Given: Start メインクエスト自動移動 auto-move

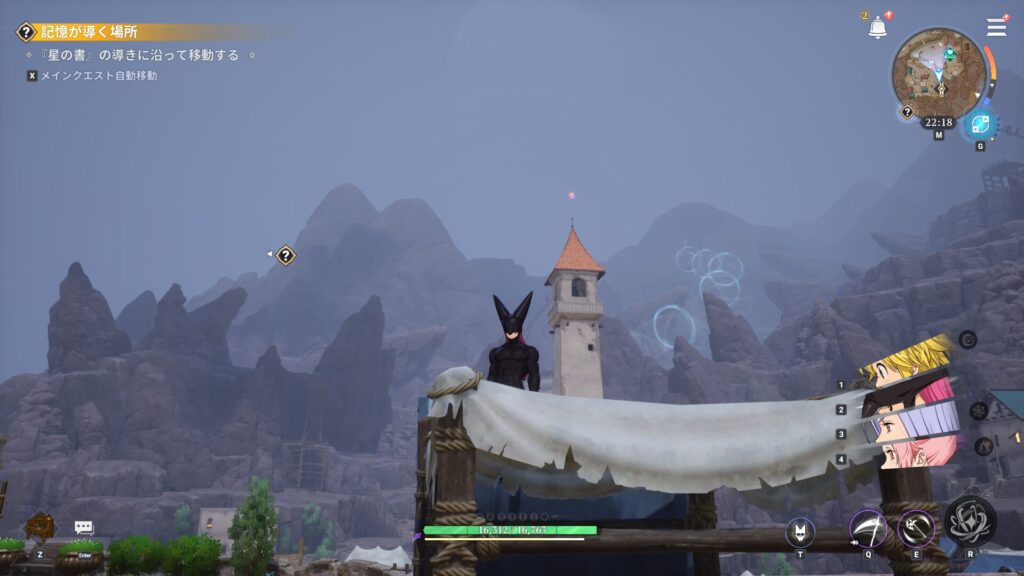Looking at the screenshot, I should pos(98,75).
